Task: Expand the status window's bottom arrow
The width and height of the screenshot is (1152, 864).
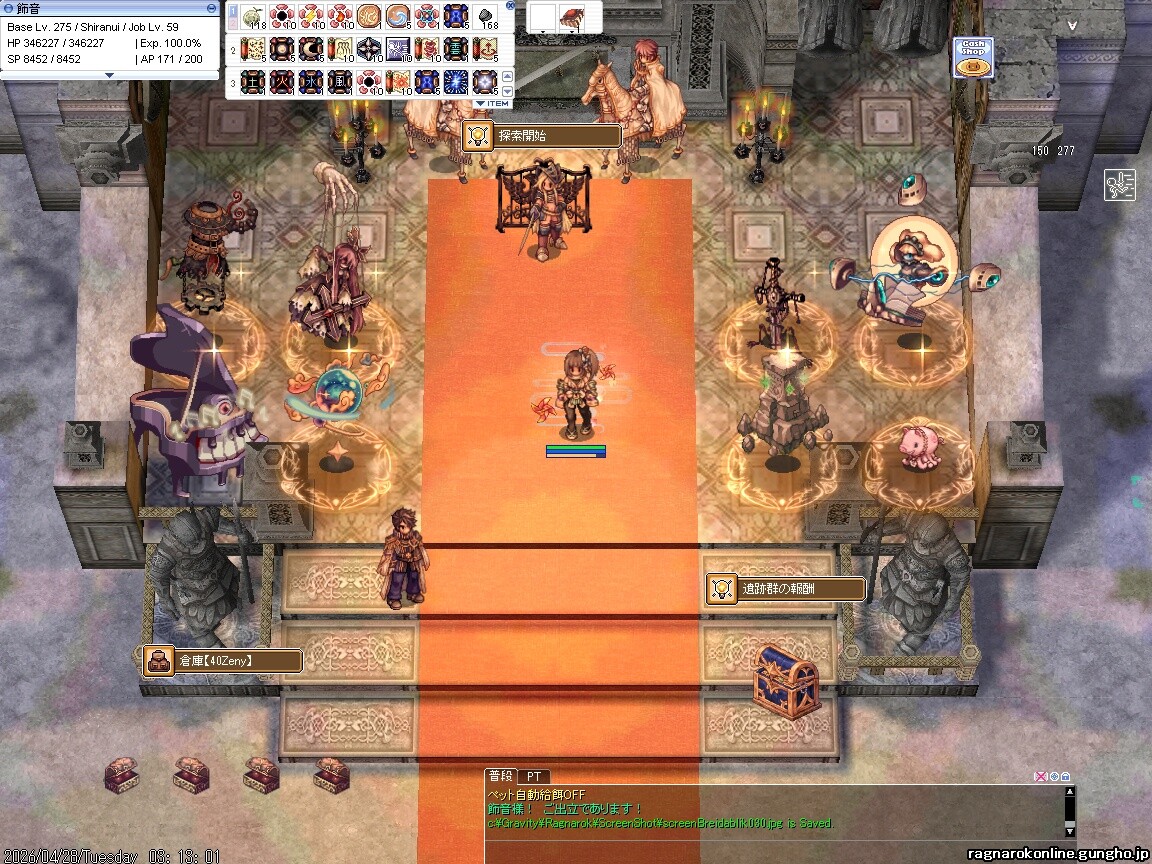Action: 109,75
